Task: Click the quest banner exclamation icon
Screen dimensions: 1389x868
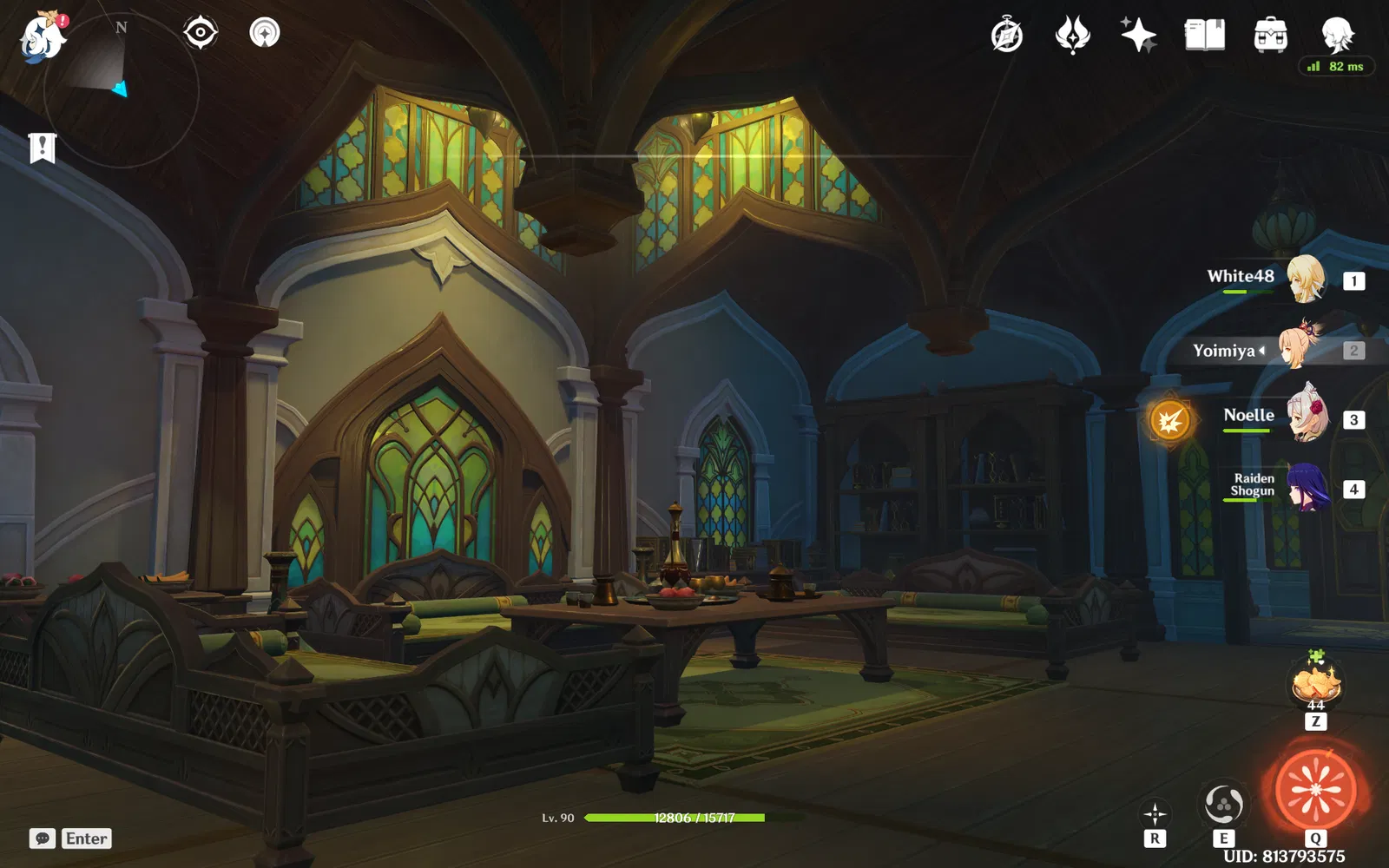Action: pos(42,148)
